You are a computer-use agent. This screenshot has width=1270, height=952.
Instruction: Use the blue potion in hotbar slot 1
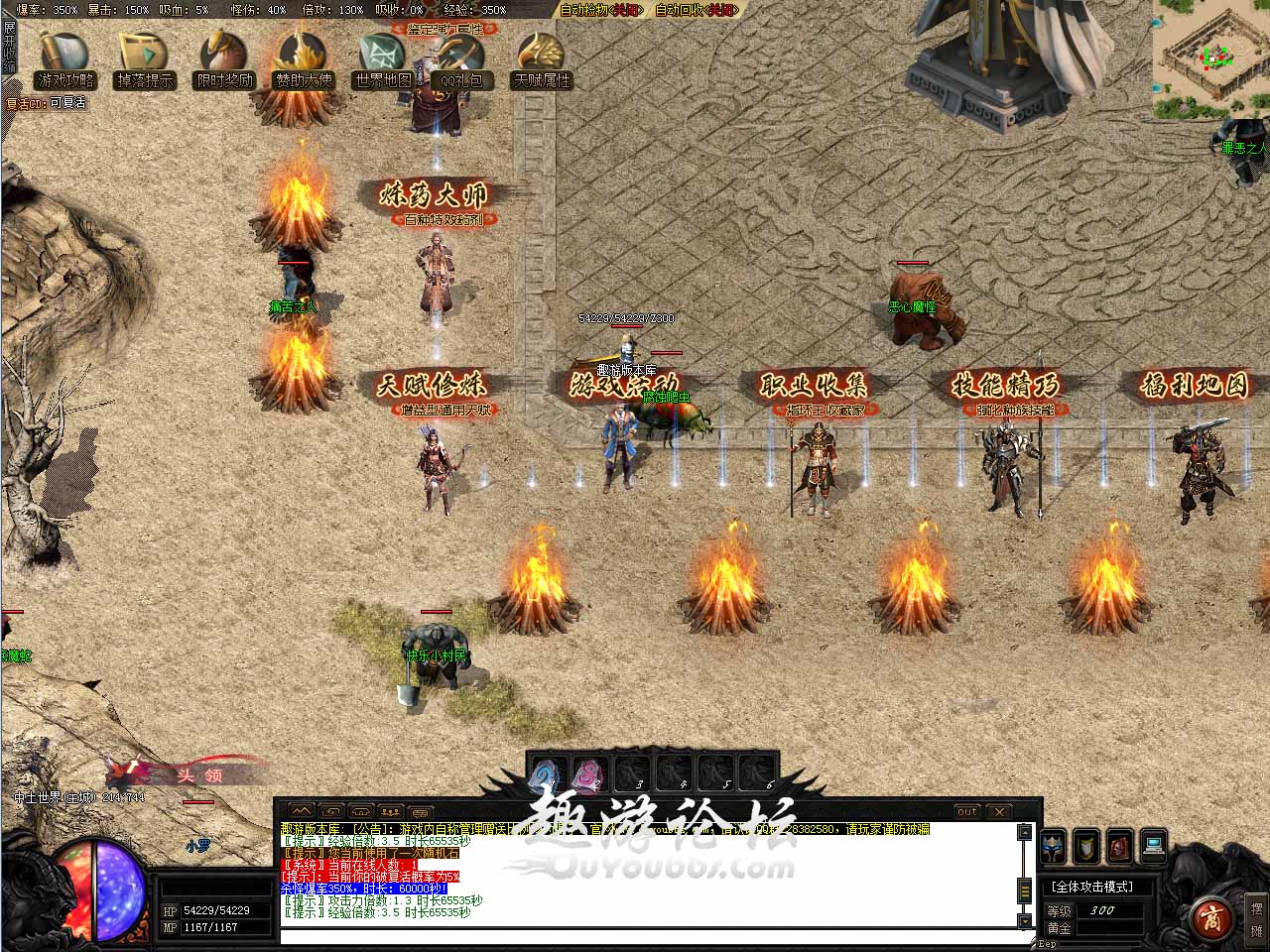pyautogui.click(x=548, y=773)
